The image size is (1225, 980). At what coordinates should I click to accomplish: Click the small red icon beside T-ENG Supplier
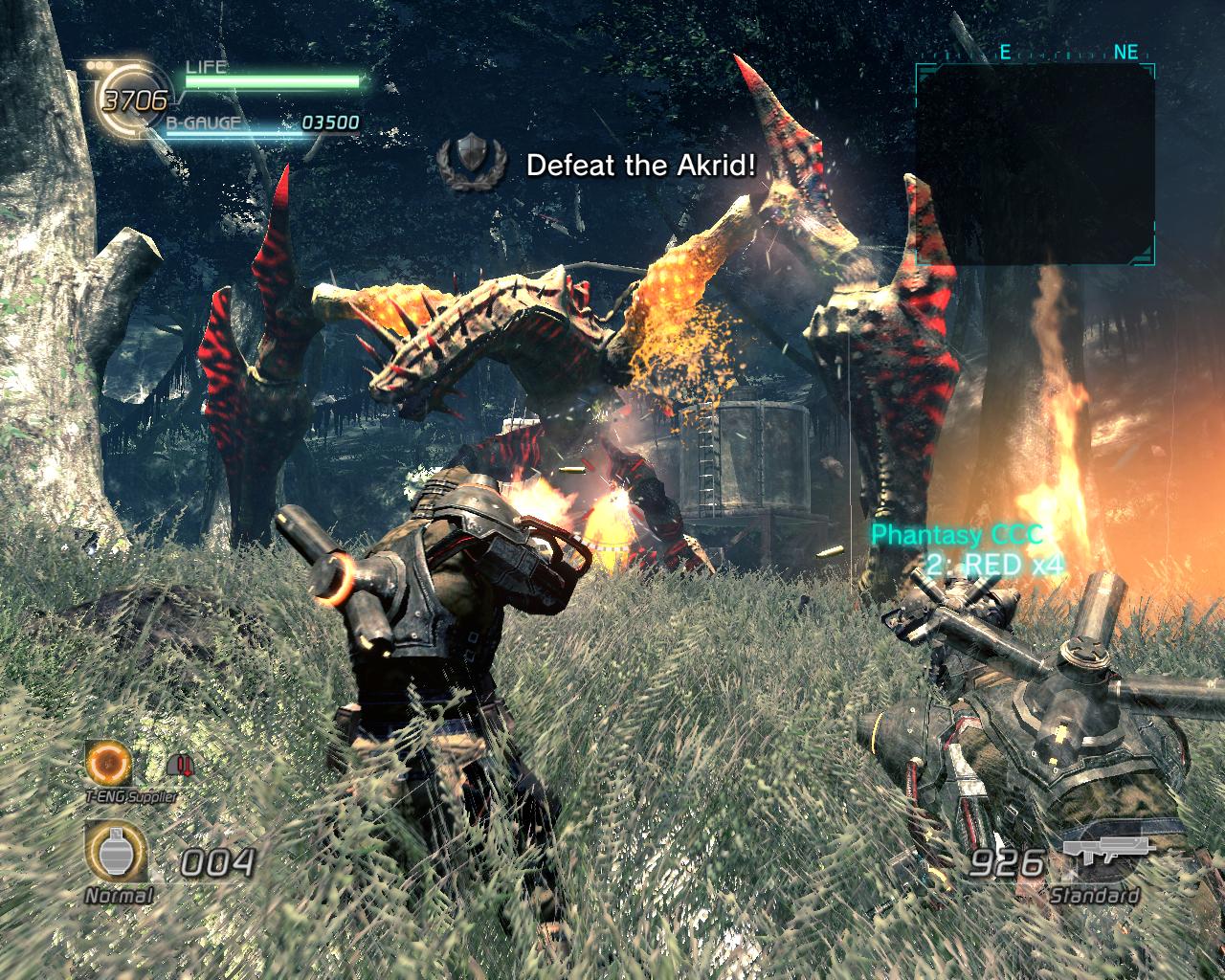coord(178,765)
